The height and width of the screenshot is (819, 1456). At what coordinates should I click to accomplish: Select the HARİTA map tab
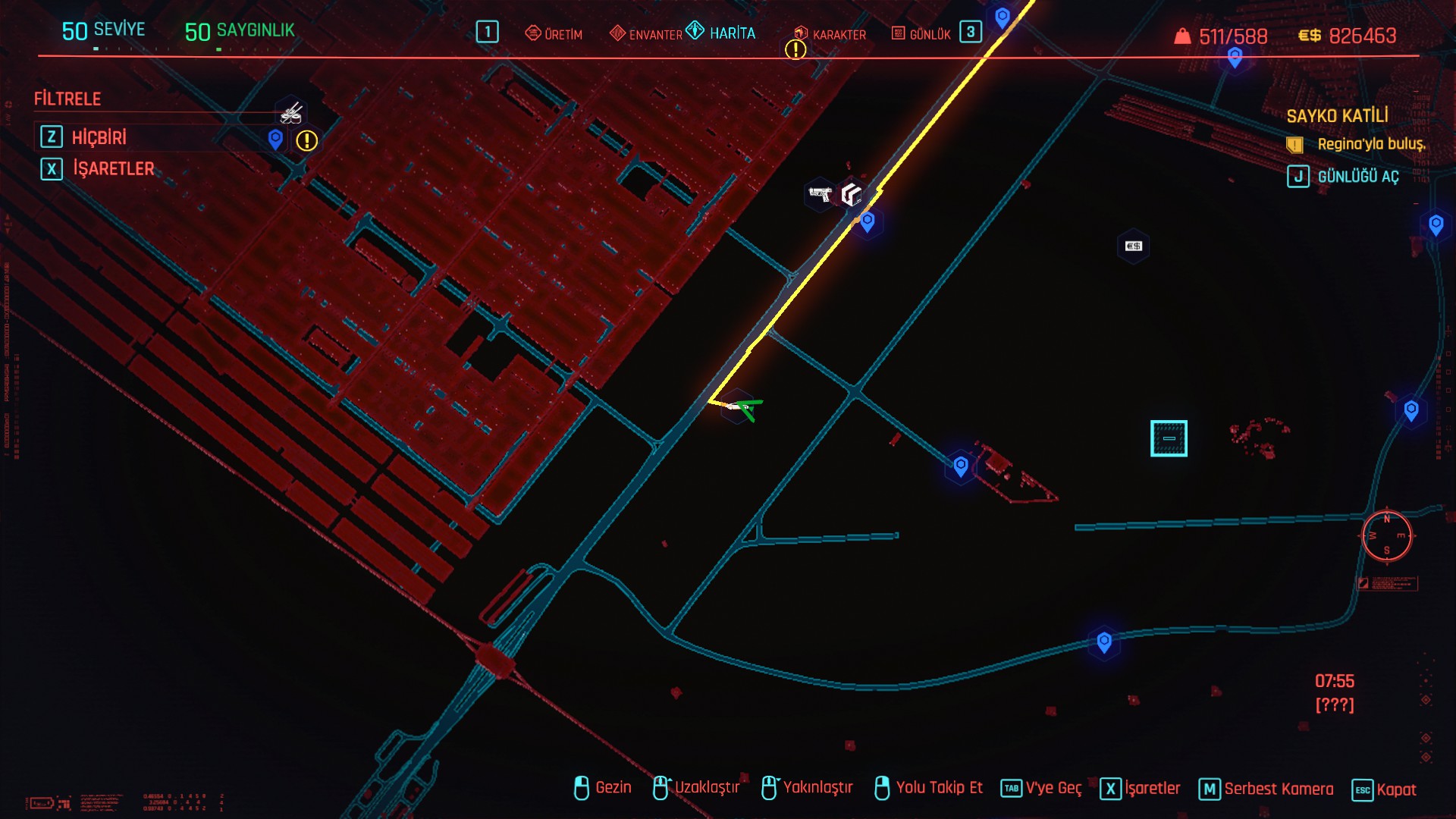[x=721, y=33]
